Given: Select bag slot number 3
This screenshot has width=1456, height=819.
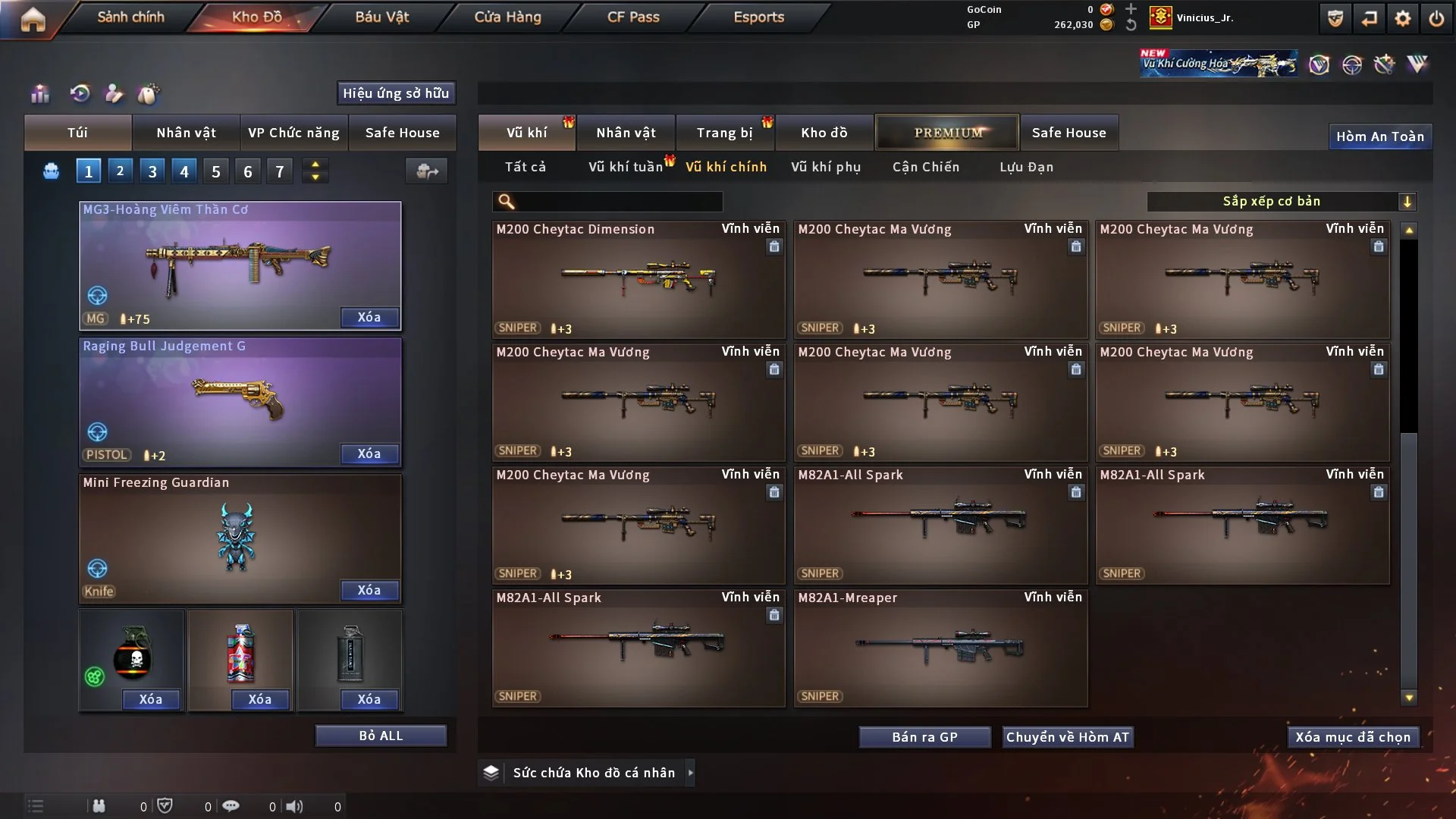Looking at the screenshot, I should click(152, 171).
